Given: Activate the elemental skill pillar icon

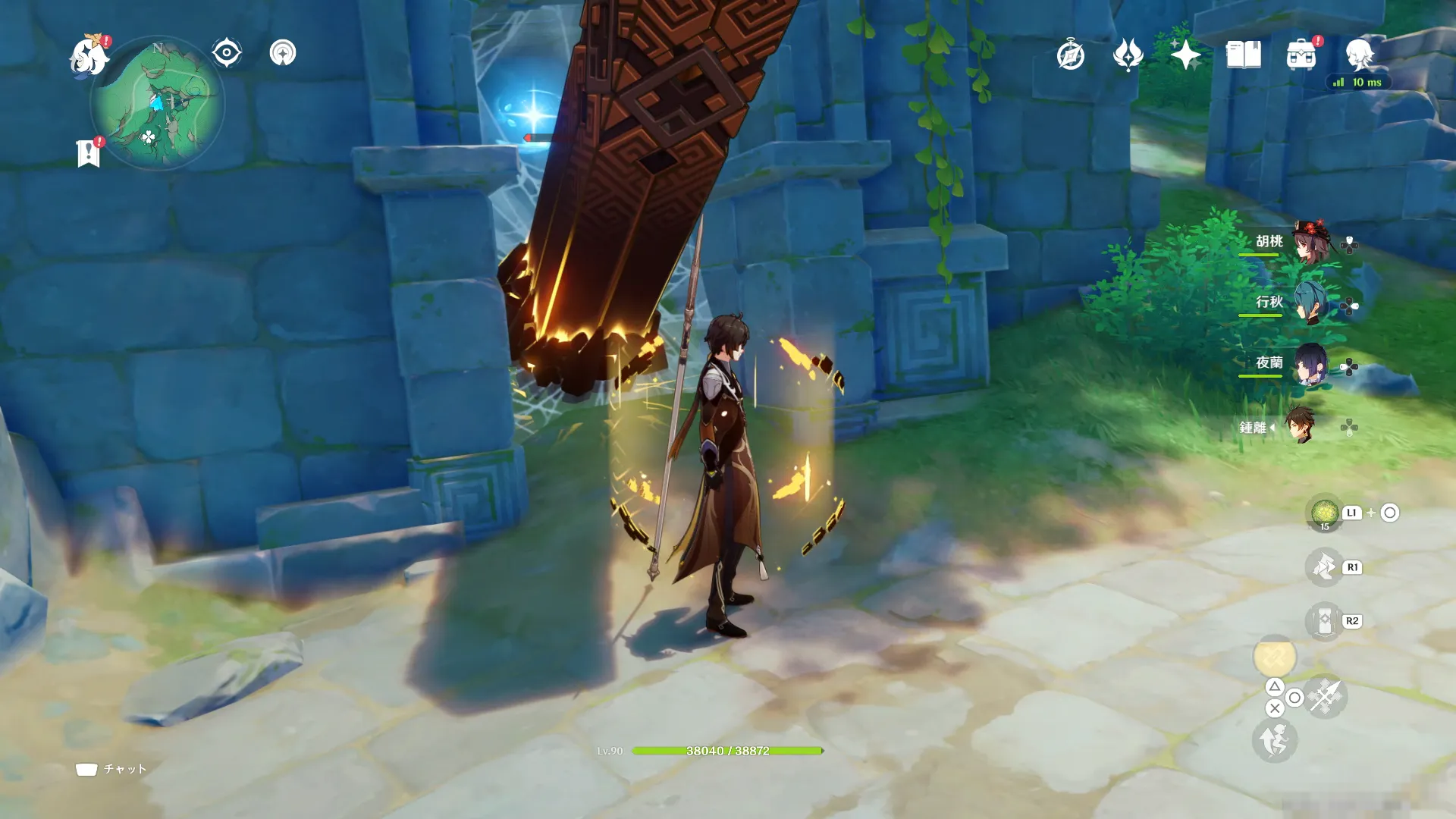Looking at the screenshot, I should (1325, 622).
